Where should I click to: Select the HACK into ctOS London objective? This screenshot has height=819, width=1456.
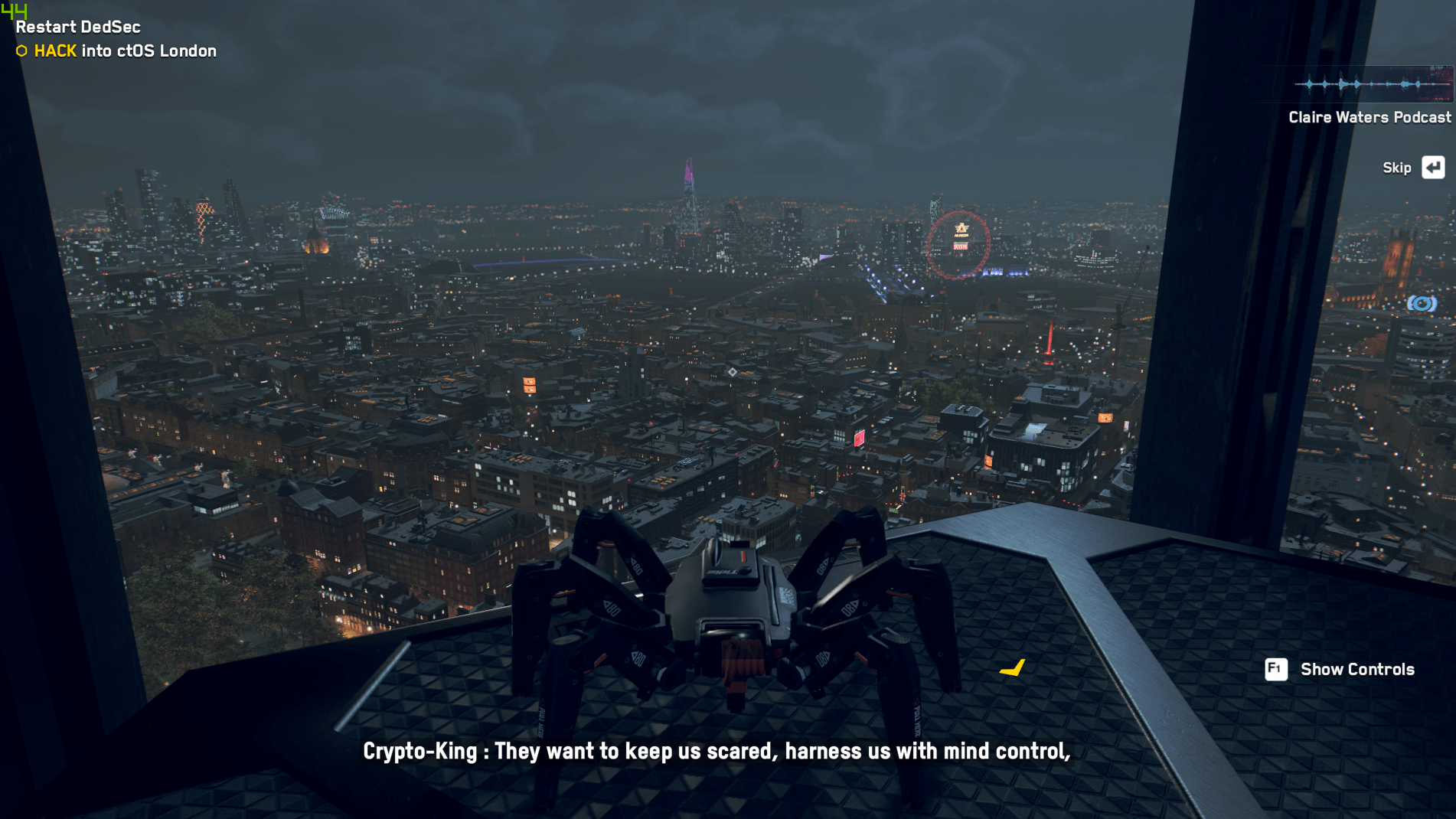[x=125, y=51]
